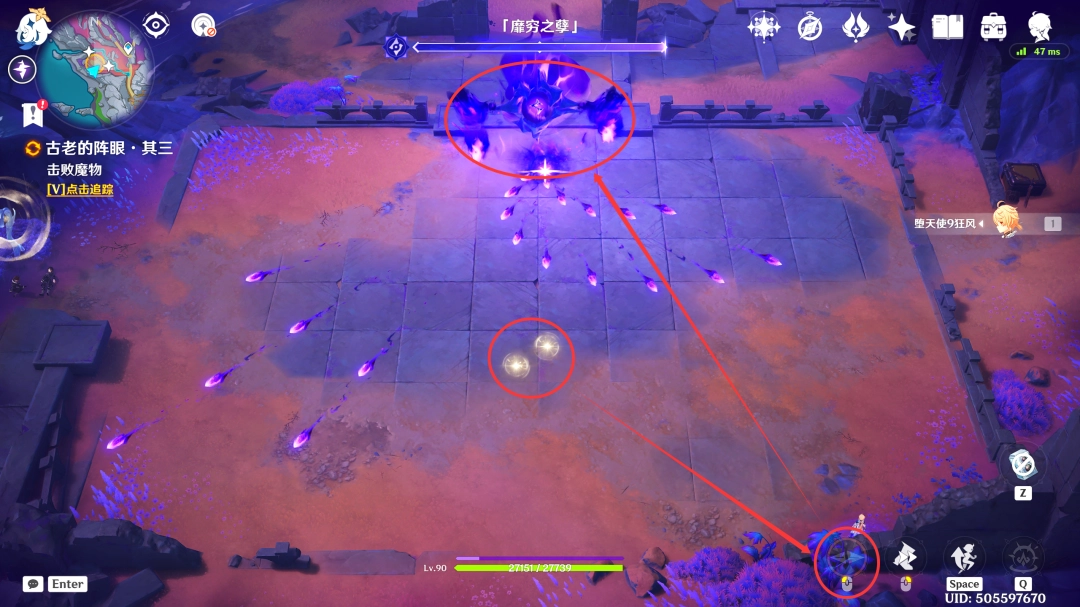Open the handbook book icon
The width and height of the screenshot is (1080, 607).
pyautogui.click(x=947, y=27)
